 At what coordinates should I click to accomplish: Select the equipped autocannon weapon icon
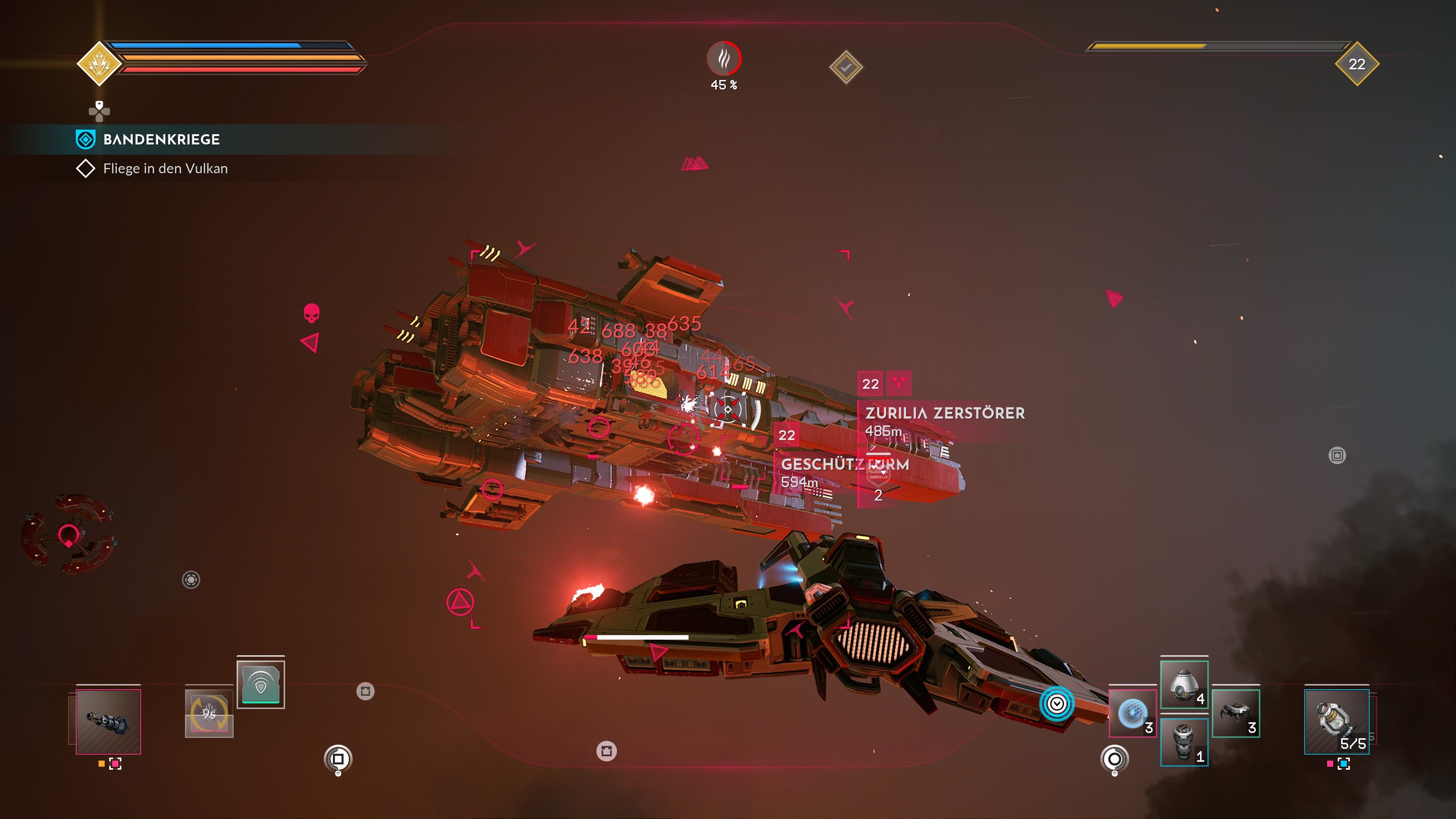coord(109,721)
